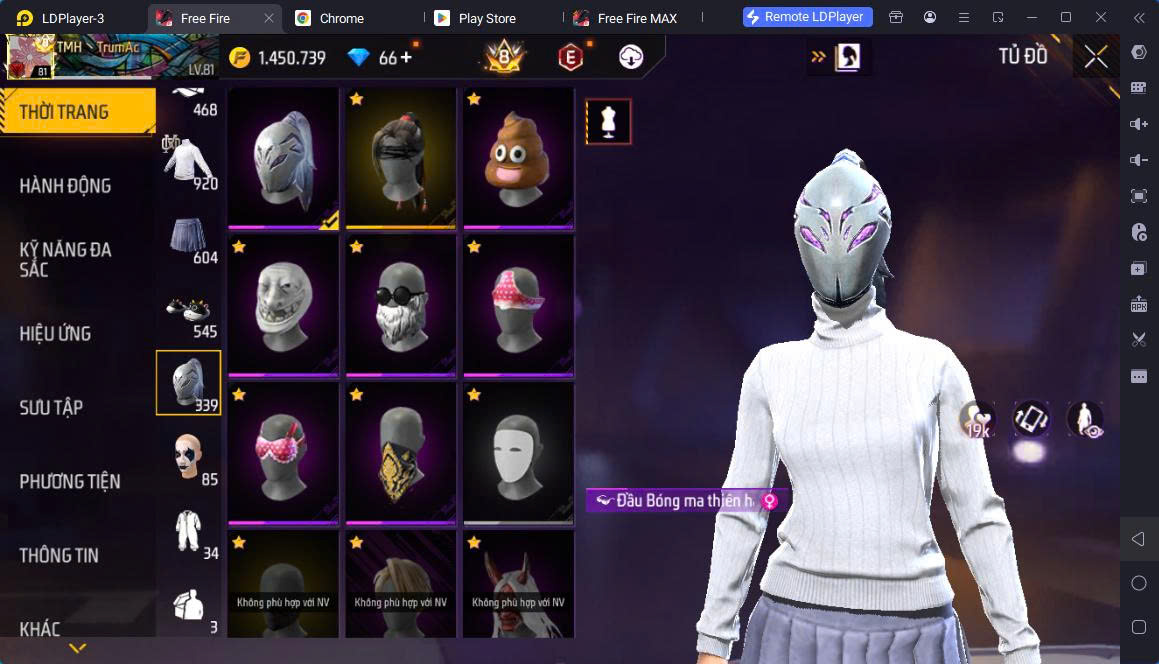Screen dimensions: 1159x664
Task: Show the SƯU TẬP collection tab
Action: click(52, 408)
